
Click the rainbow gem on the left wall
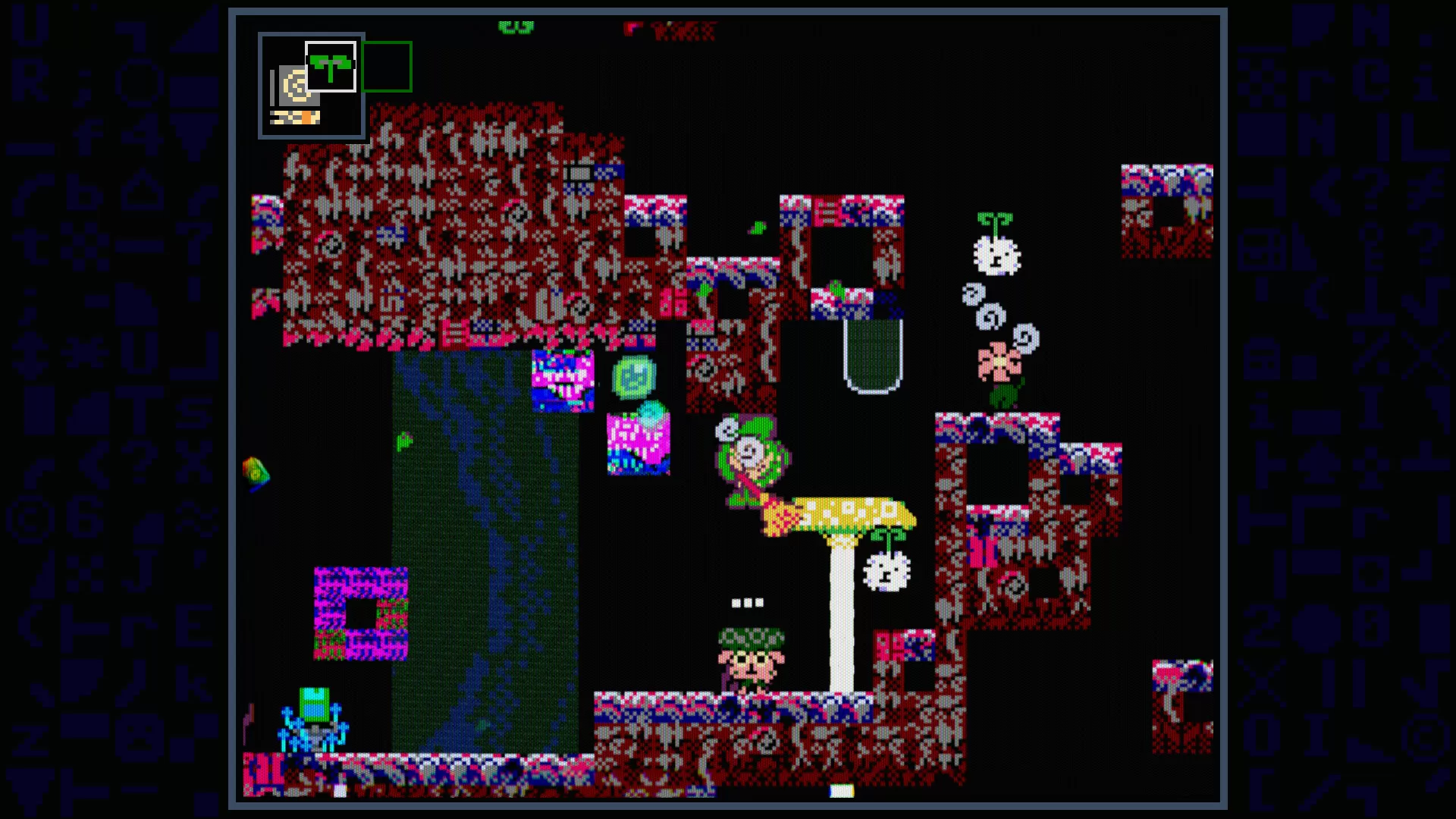click(254, 470)
